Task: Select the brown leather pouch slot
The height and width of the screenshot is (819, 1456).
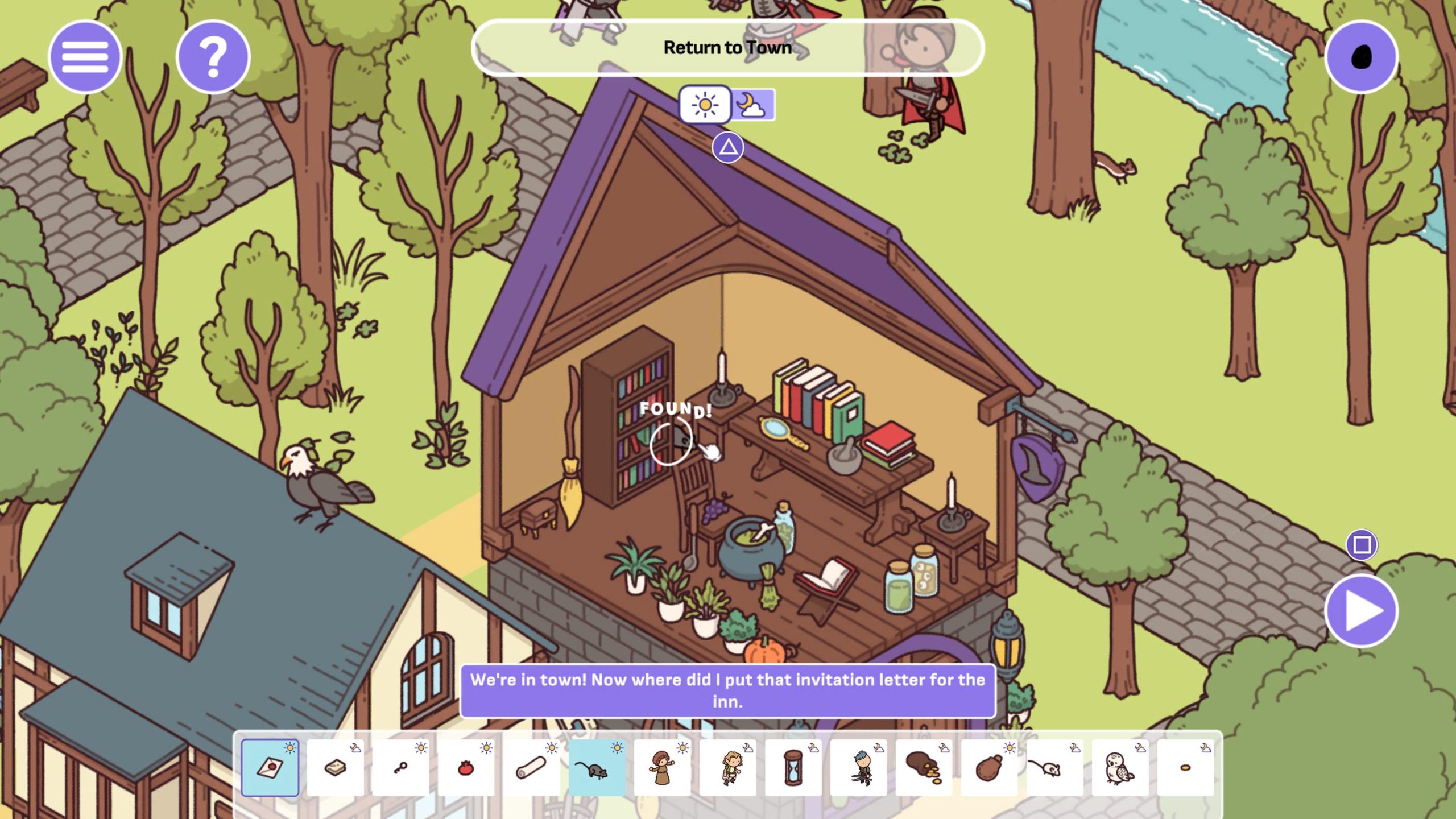Action: click(990, 768)
